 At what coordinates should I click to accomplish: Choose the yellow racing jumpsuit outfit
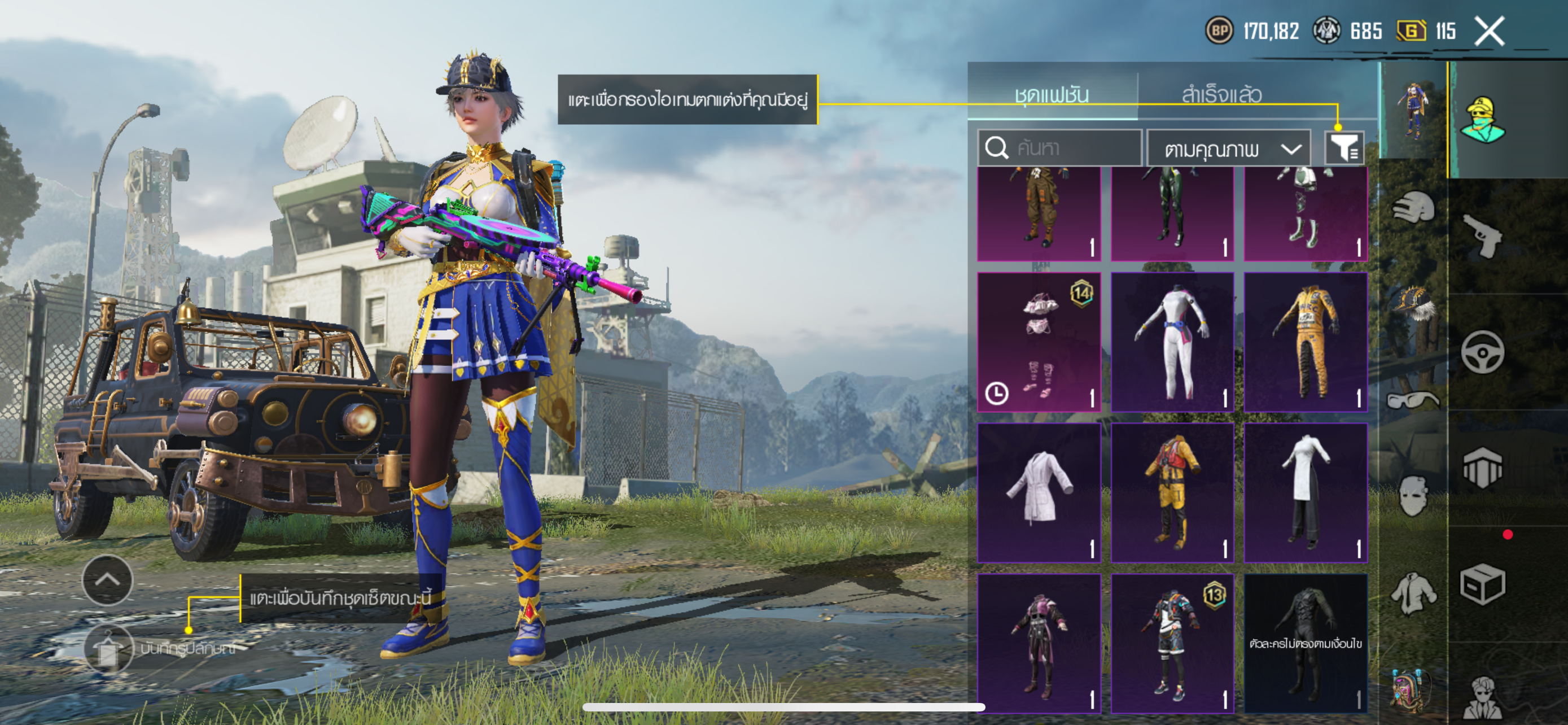(1305, 342)
